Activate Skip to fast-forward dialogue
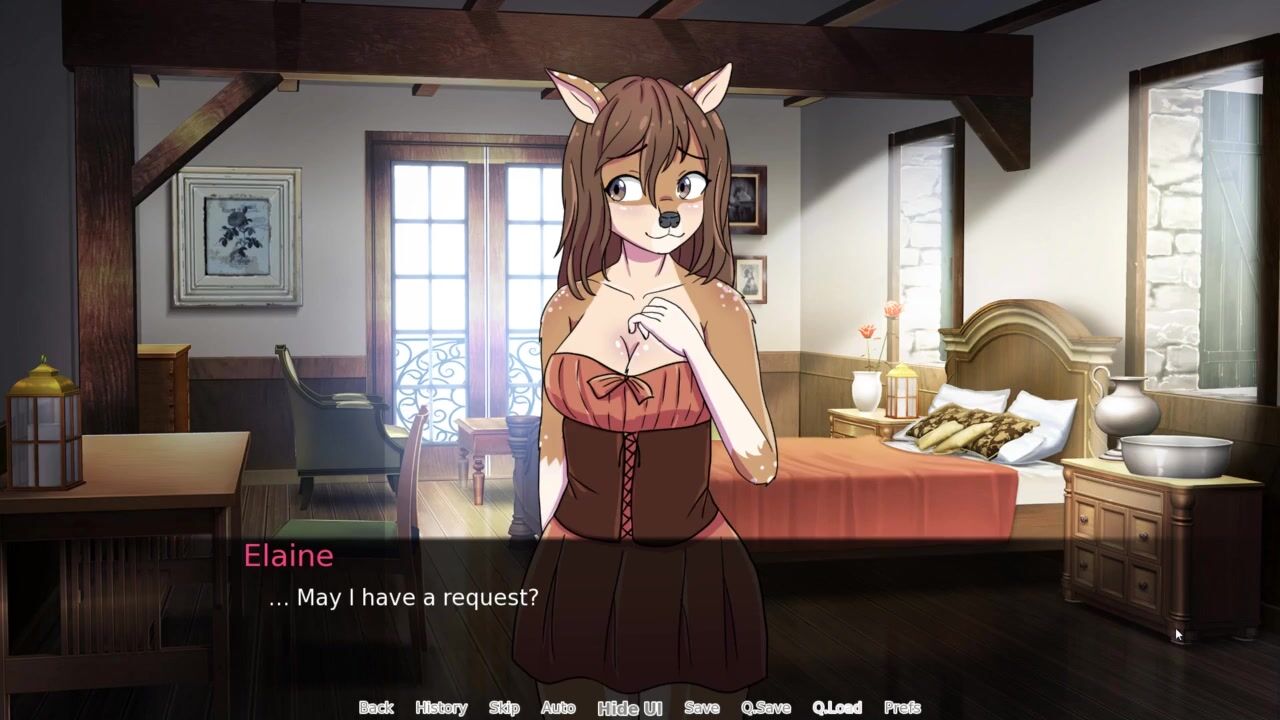 [504, 707]
